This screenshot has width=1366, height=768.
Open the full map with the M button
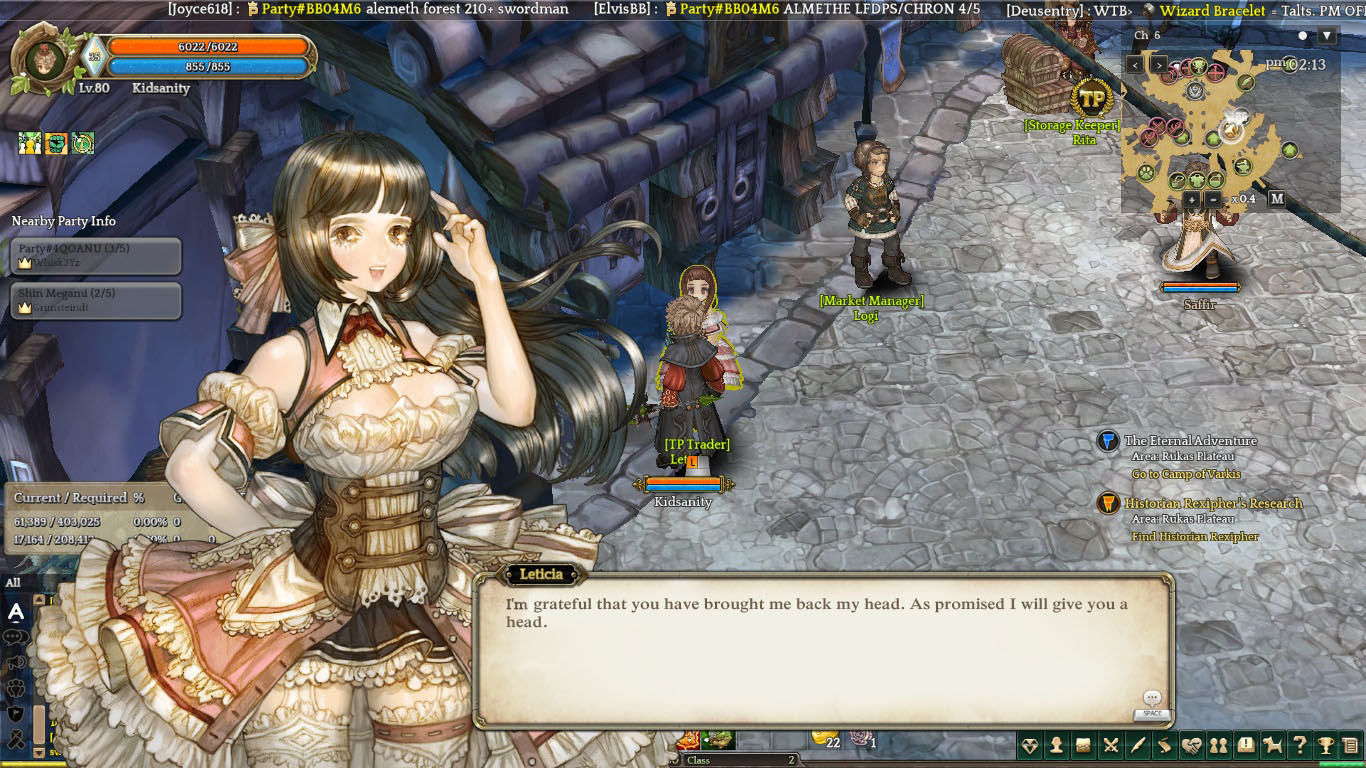click(1277, 199)
